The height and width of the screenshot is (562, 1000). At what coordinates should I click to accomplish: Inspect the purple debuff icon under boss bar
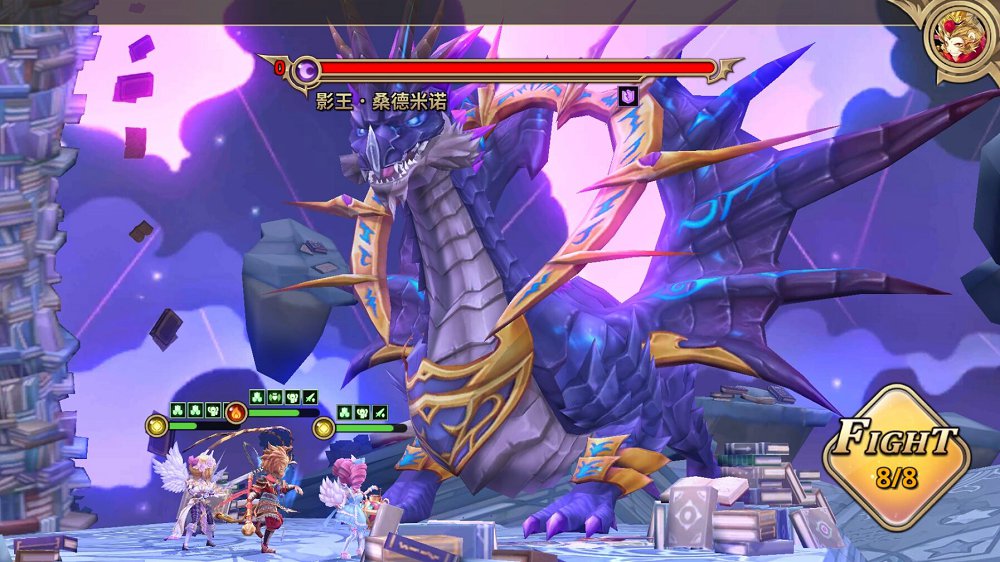tap(628, 96)
